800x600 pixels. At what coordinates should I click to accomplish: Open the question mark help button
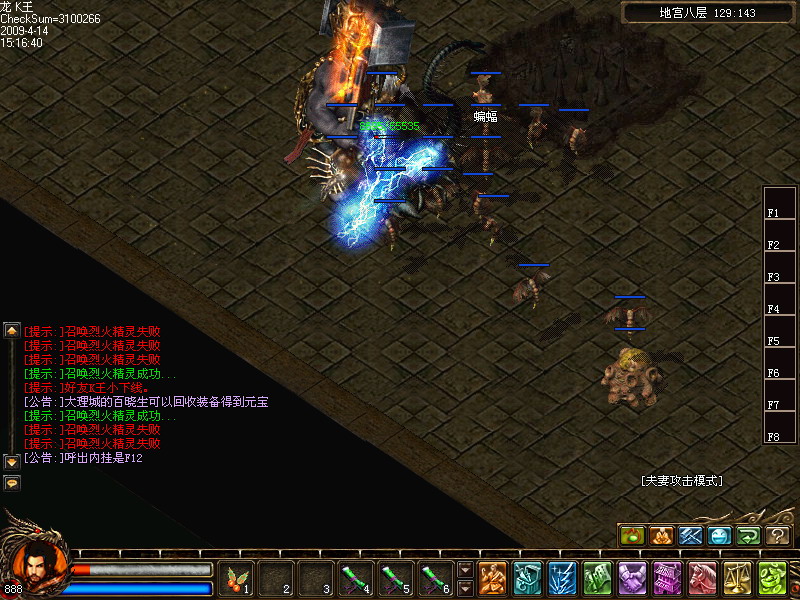pyautogui.click(x=778, y=536)
